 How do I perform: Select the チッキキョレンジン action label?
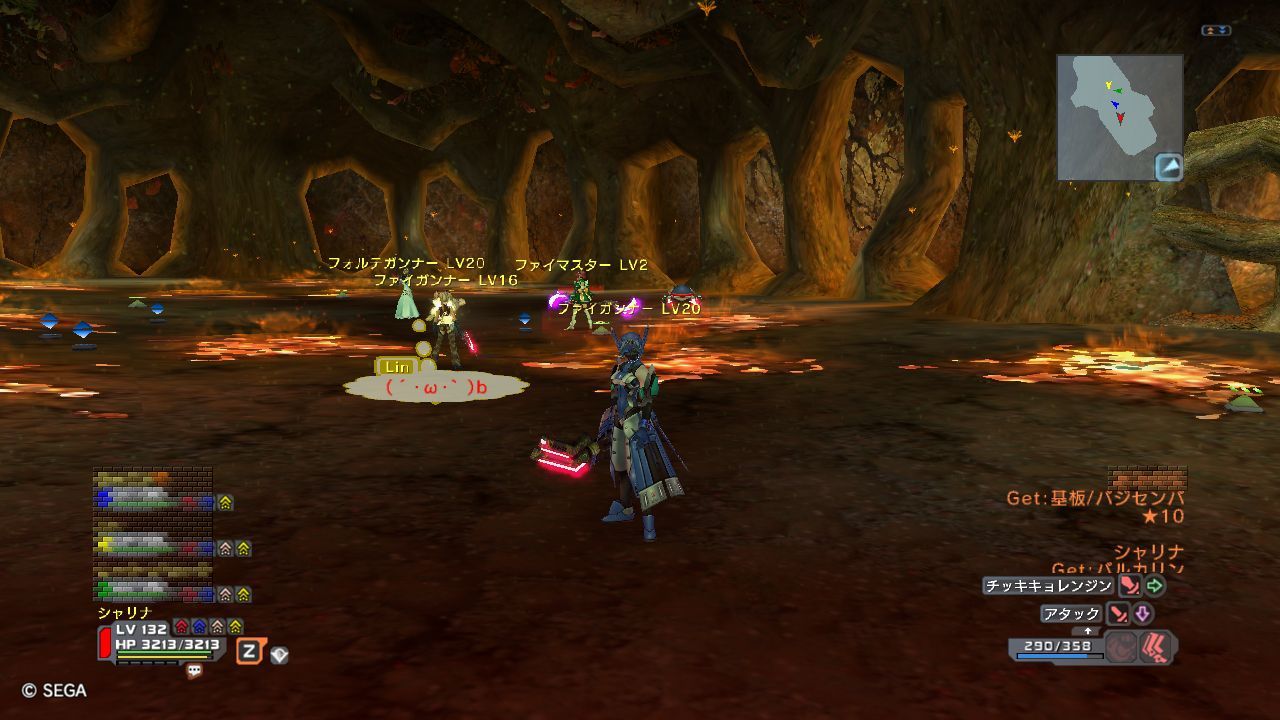click(x=1047, y=586)
